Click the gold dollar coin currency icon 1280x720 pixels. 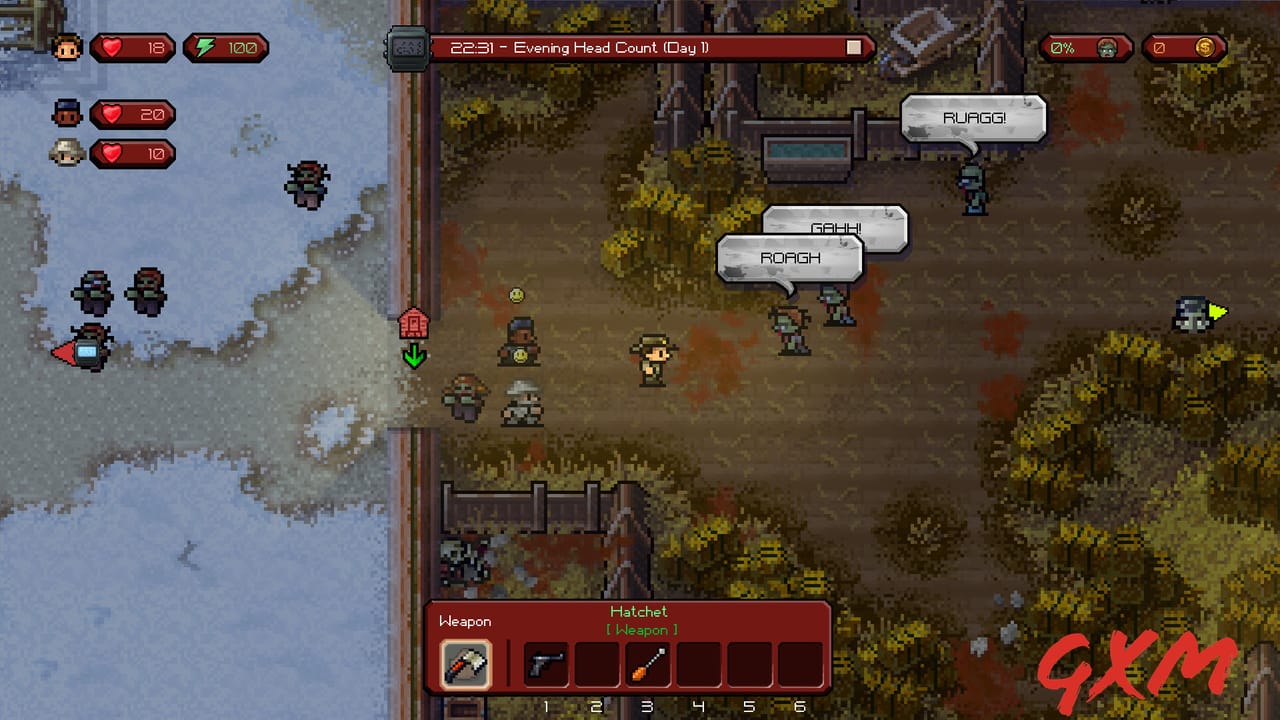[1206, 46]
